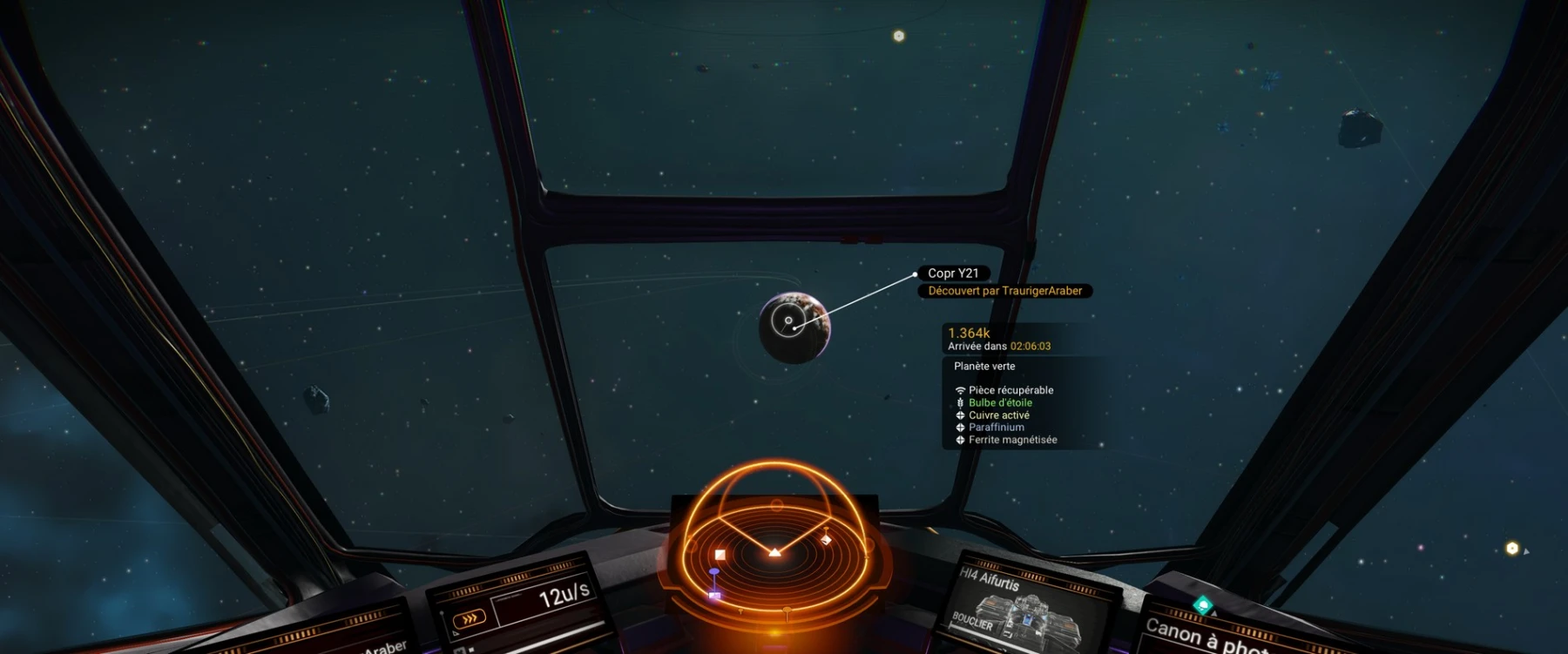Image resolution: width=1568 pixels, height=654 pixels.
Task: Select the Pièce récupérable resource entry
Action: [x=1010, y=390]
